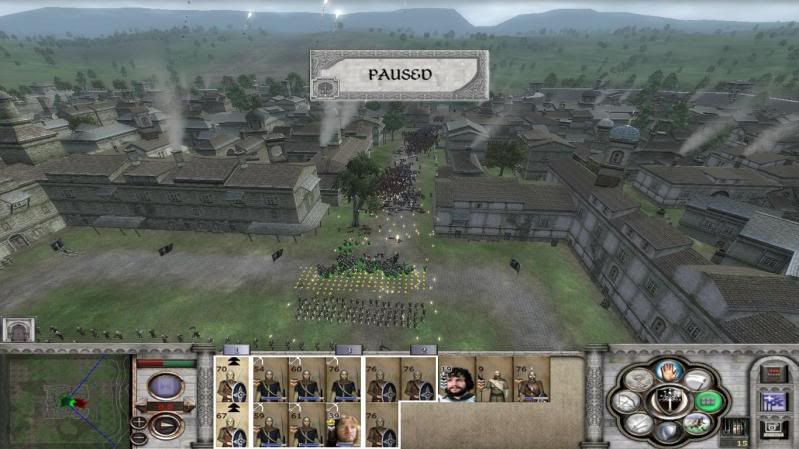The image size is (799, 449).
Task: Select the unit card with 9 soldiers
Action: 494,381
